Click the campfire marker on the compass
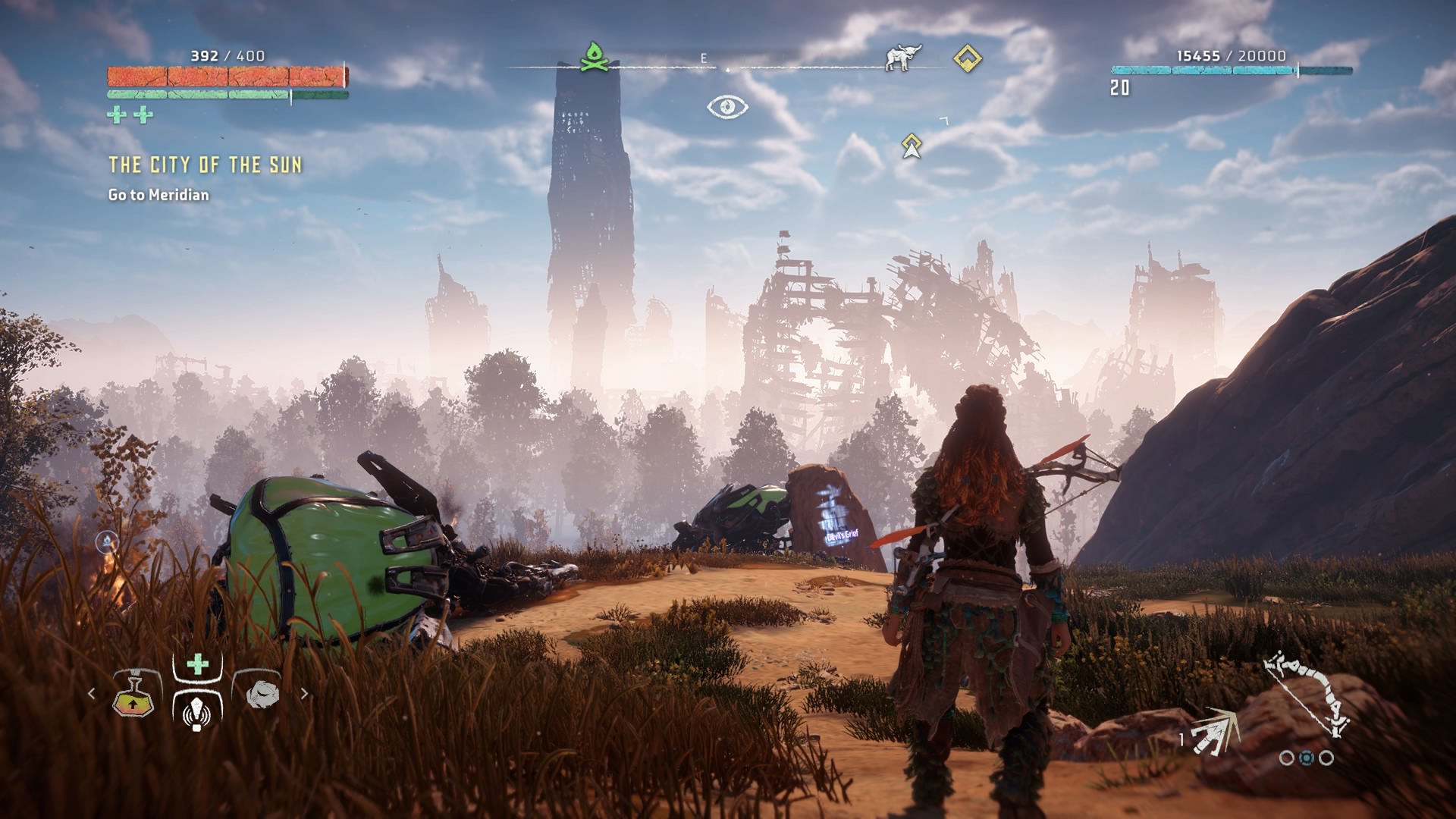 (595, 58)
